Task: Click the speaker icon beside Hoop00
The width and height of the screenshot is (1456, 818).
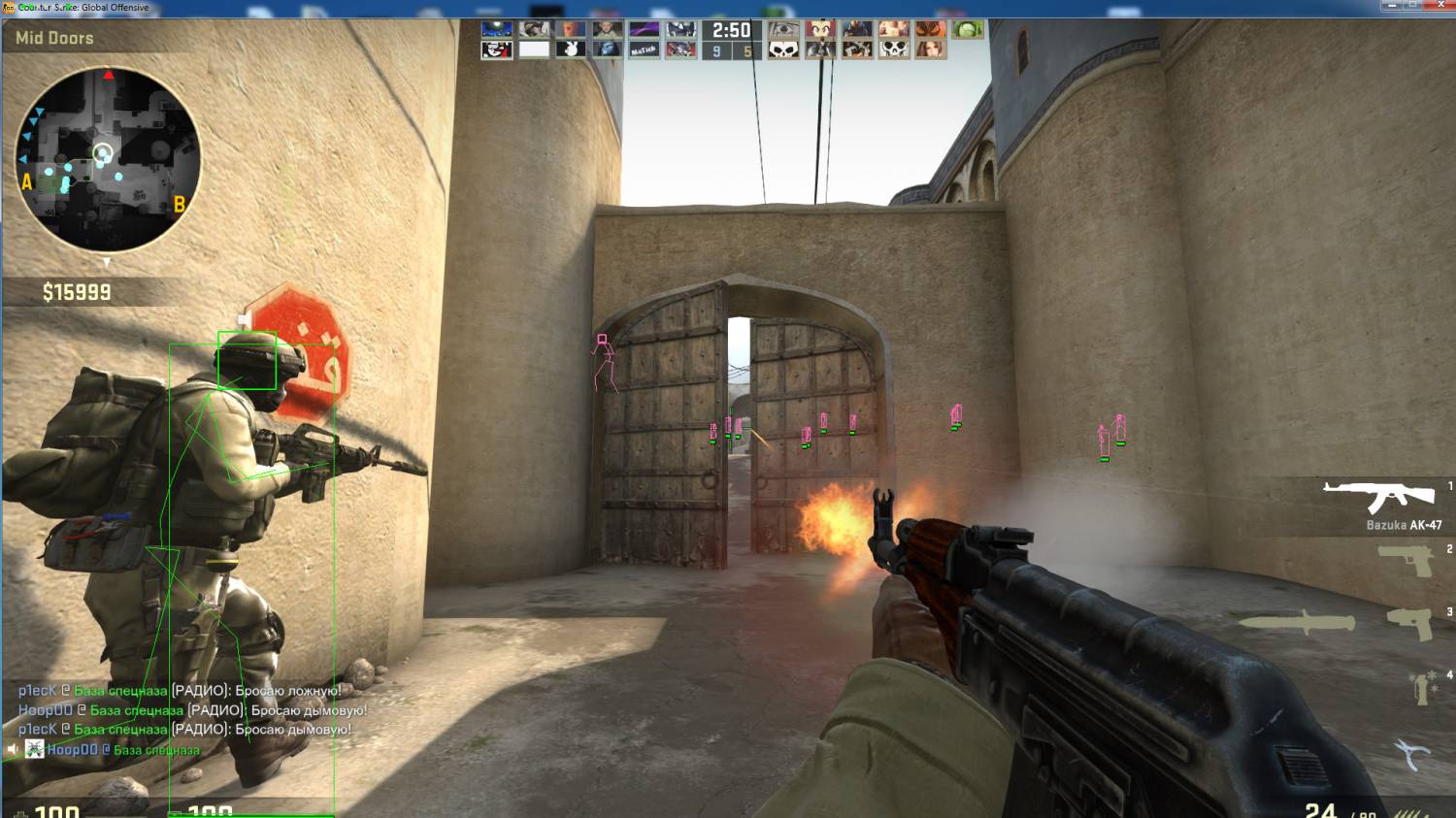Action: pos(12,749)
